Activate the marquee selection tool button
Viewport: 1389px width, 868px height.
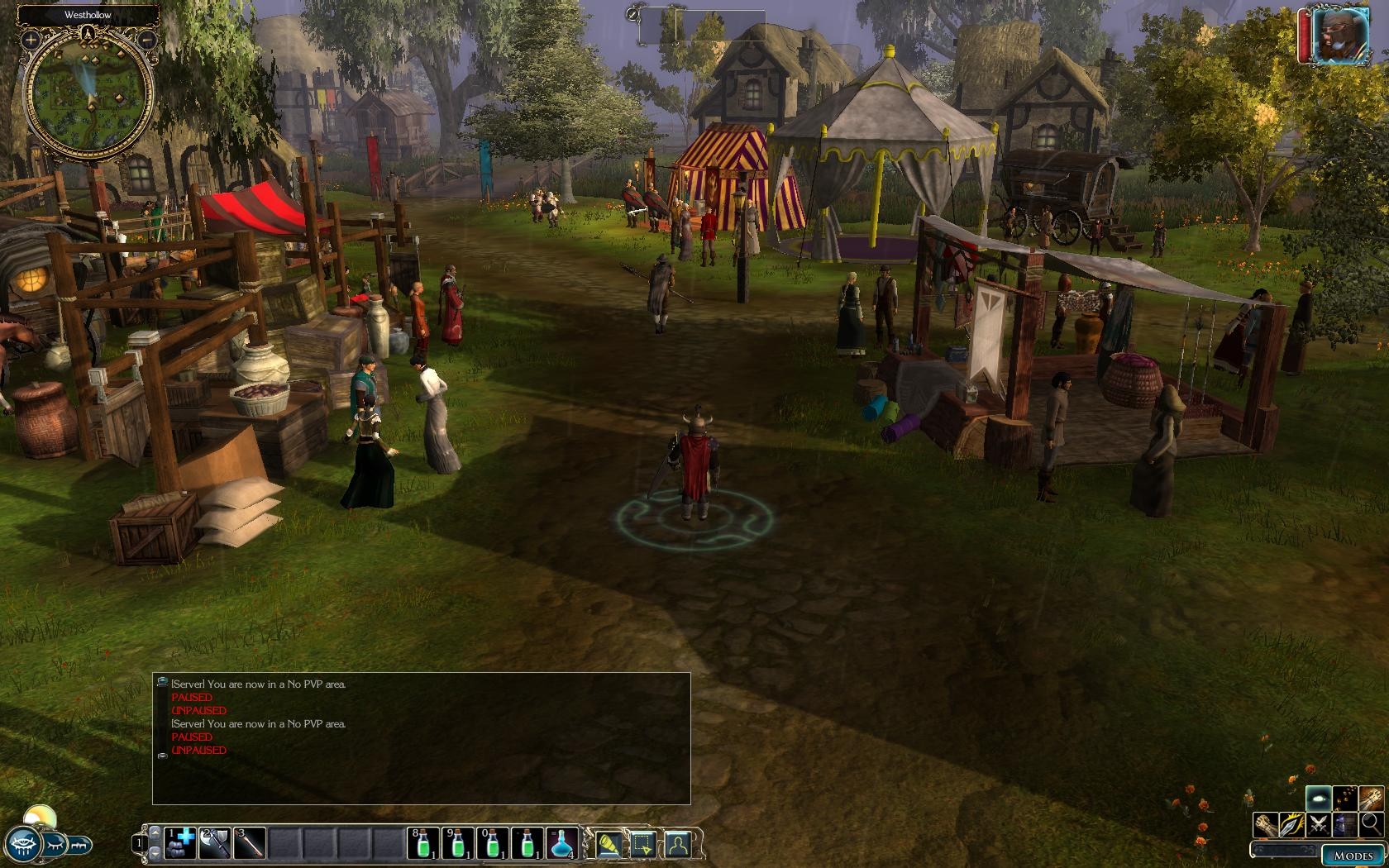[x=642, y=844]
